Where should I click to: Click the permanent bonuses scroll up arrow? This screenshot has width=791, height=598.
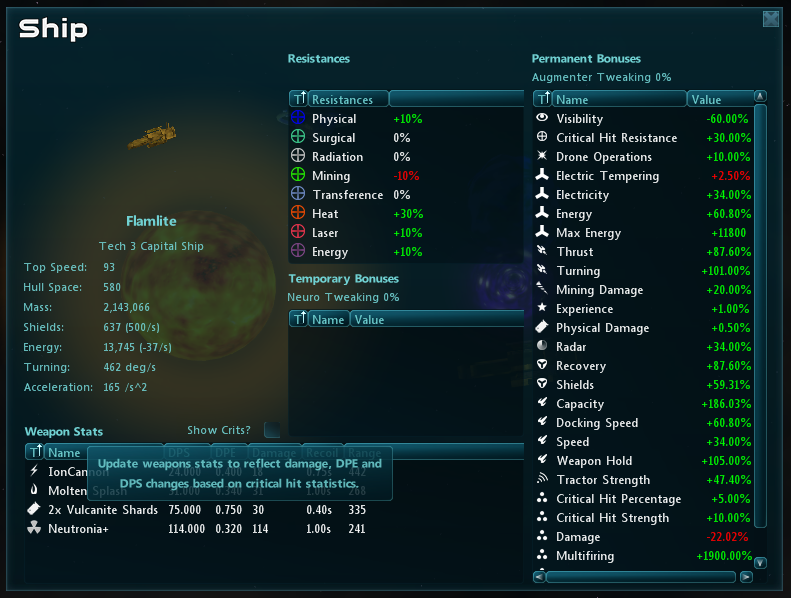tap(760, 97)
